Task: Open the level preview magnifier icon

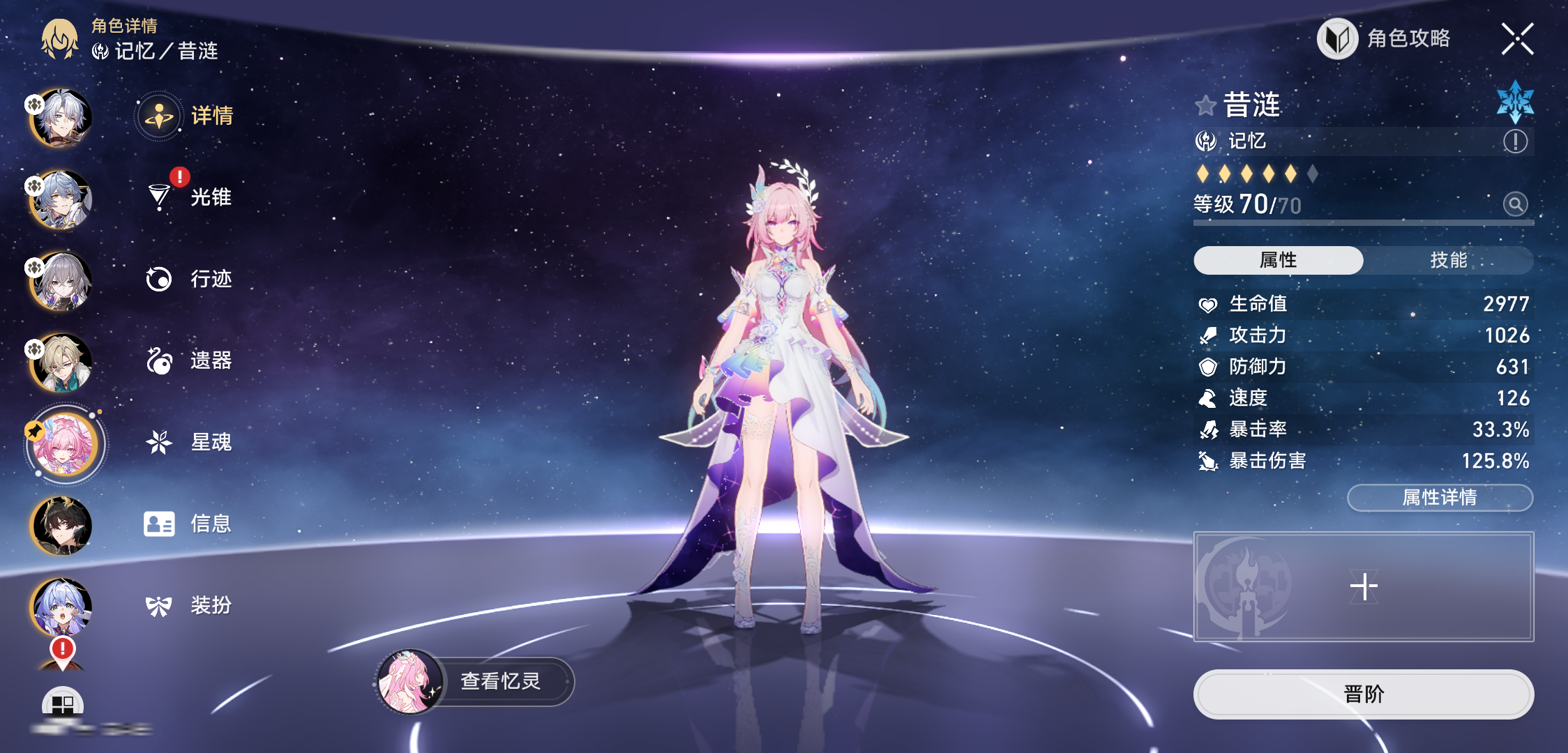Action: (1515, 204)
